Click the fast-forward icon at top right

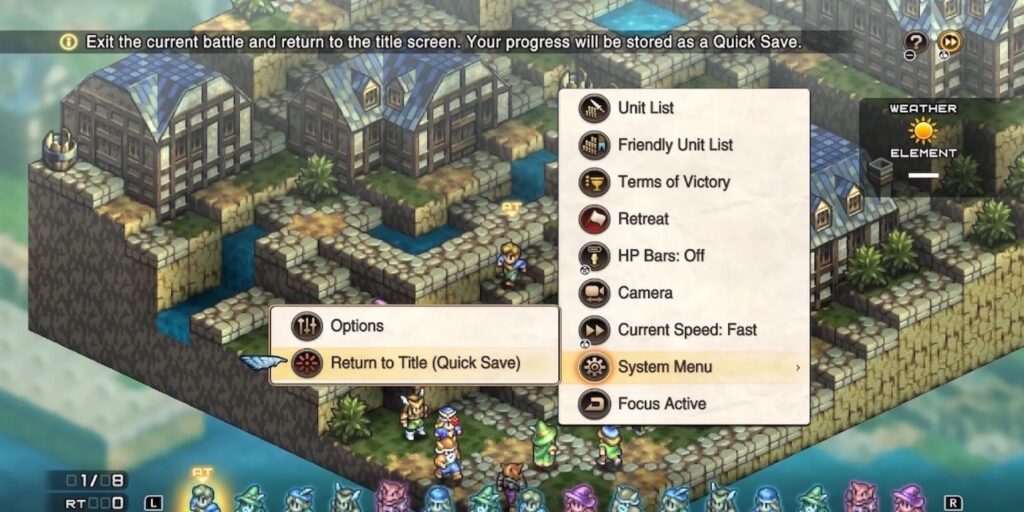point(950,42)
